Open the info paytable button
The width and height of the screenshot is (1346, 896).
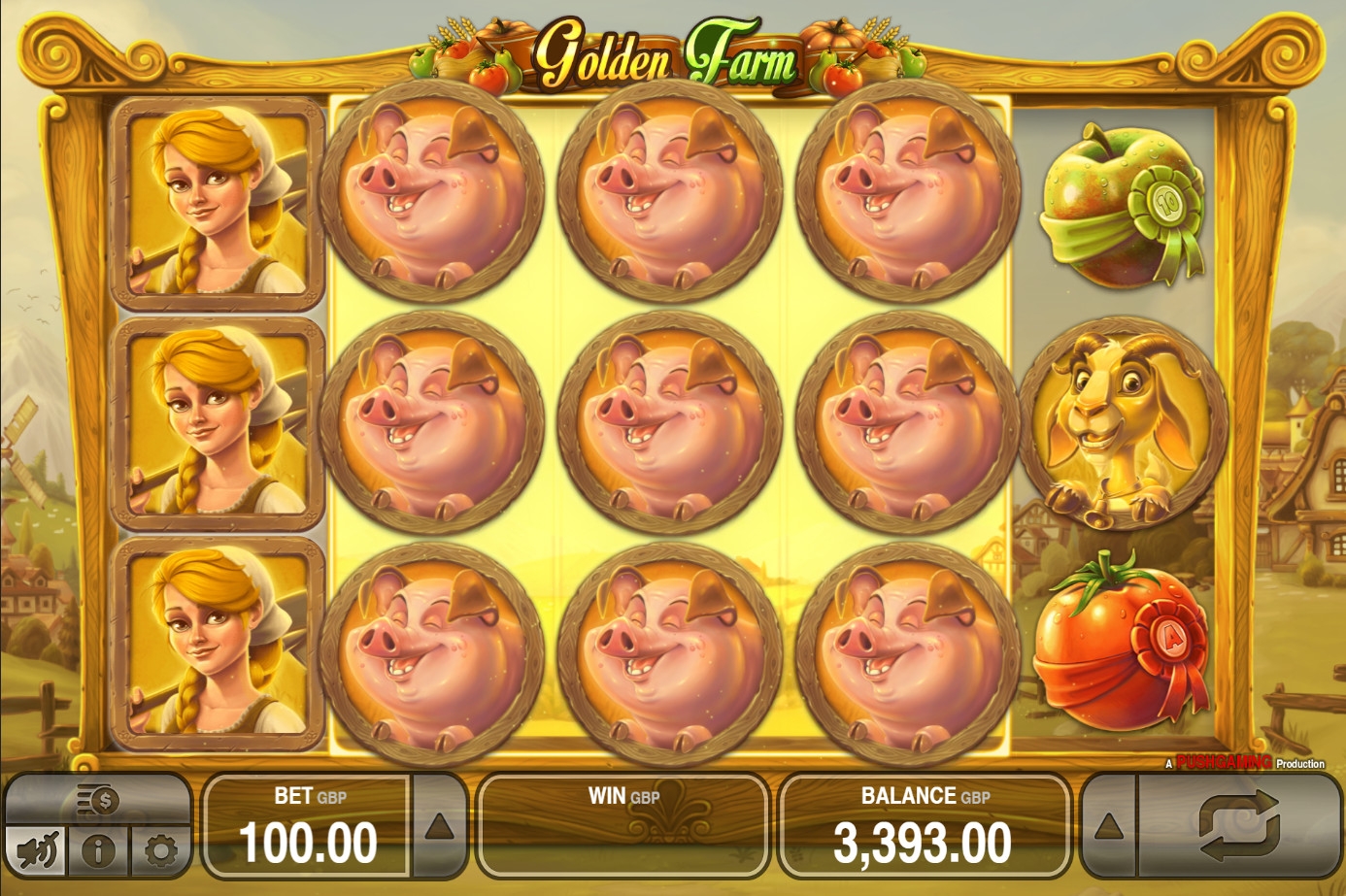tap(98, 851)
